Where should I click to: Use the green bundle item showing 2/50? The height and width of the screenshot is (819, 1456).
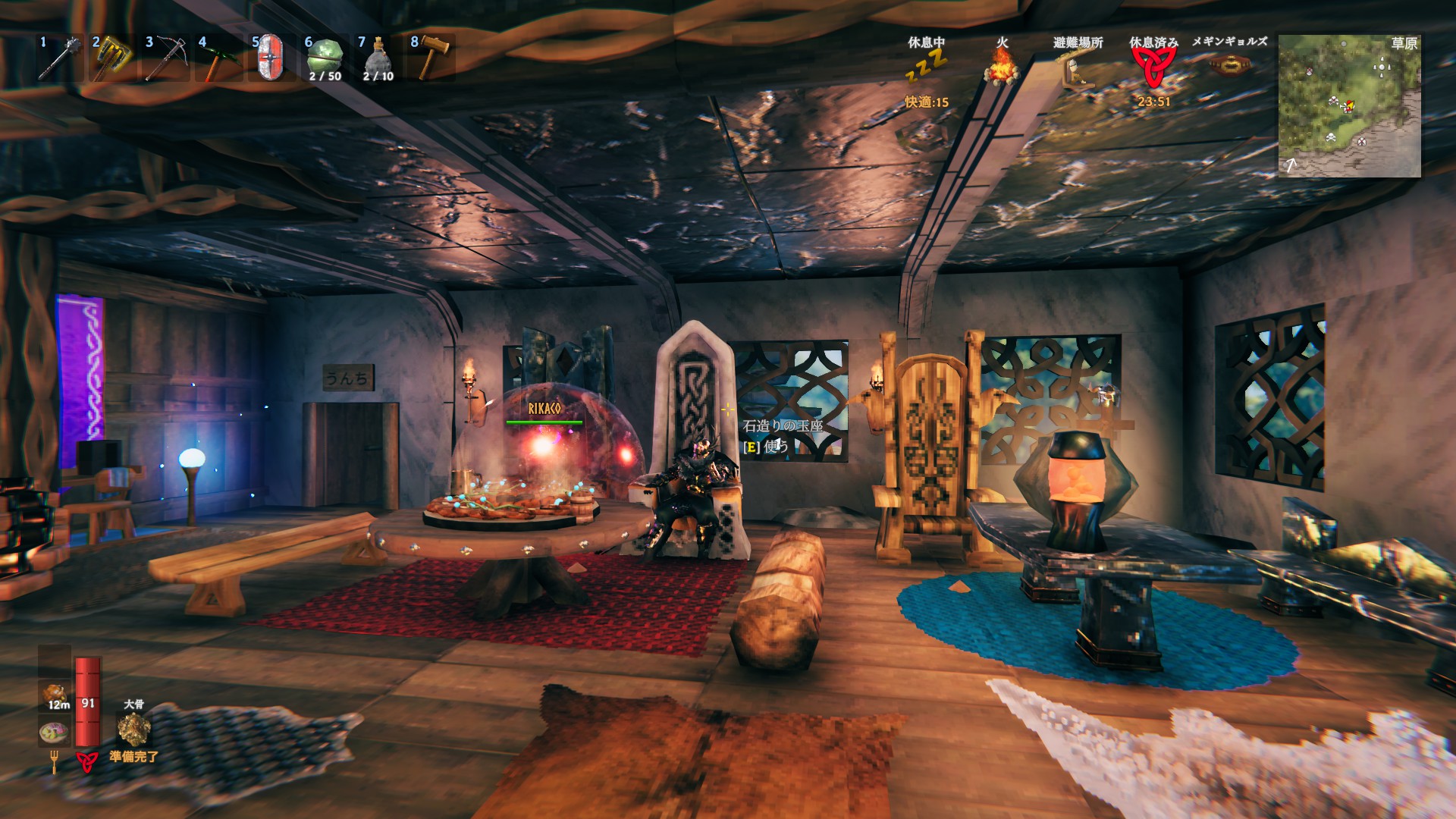click(325, 58)
